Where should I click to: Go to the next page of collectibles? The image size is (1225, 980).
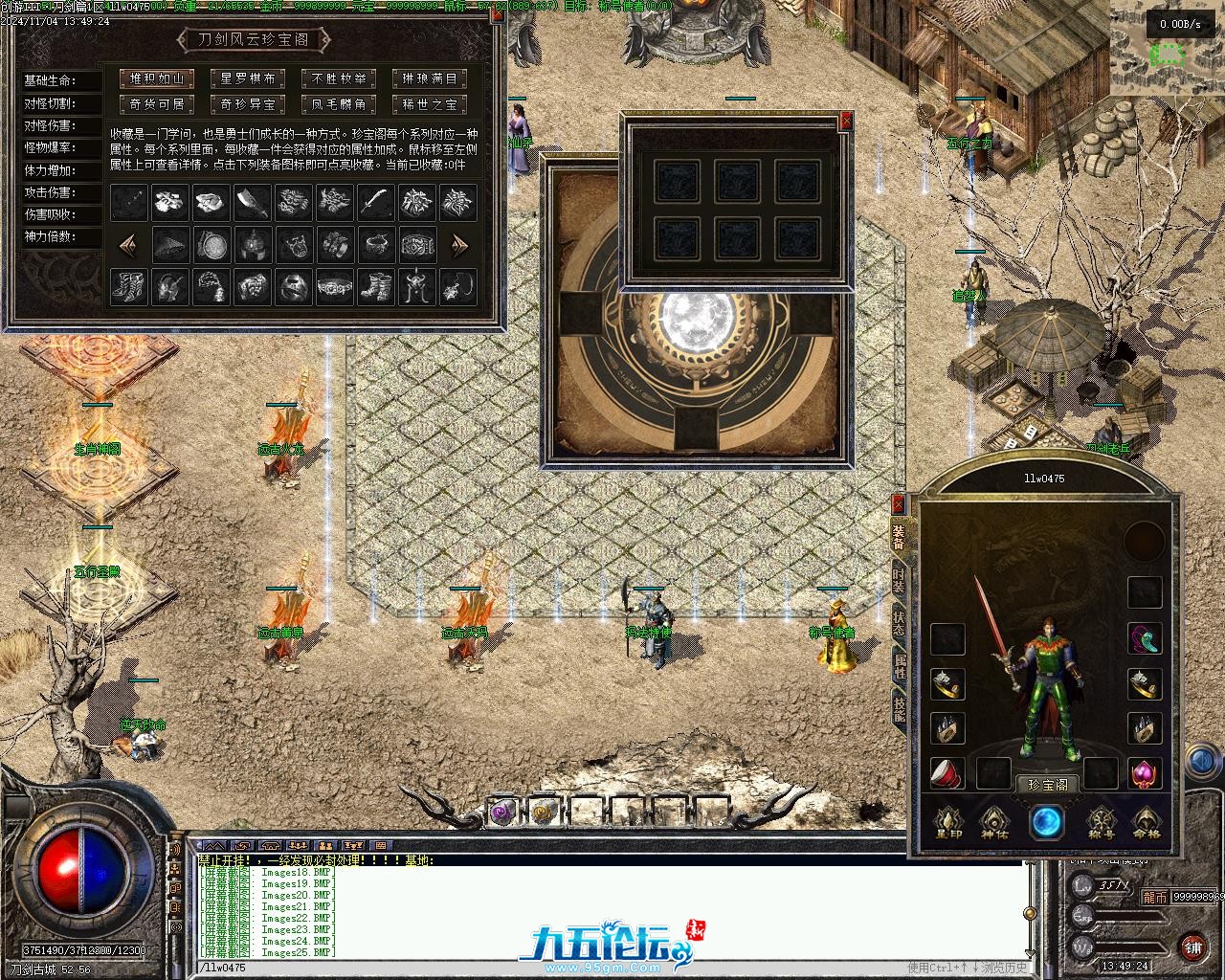(x=460, y=245)
